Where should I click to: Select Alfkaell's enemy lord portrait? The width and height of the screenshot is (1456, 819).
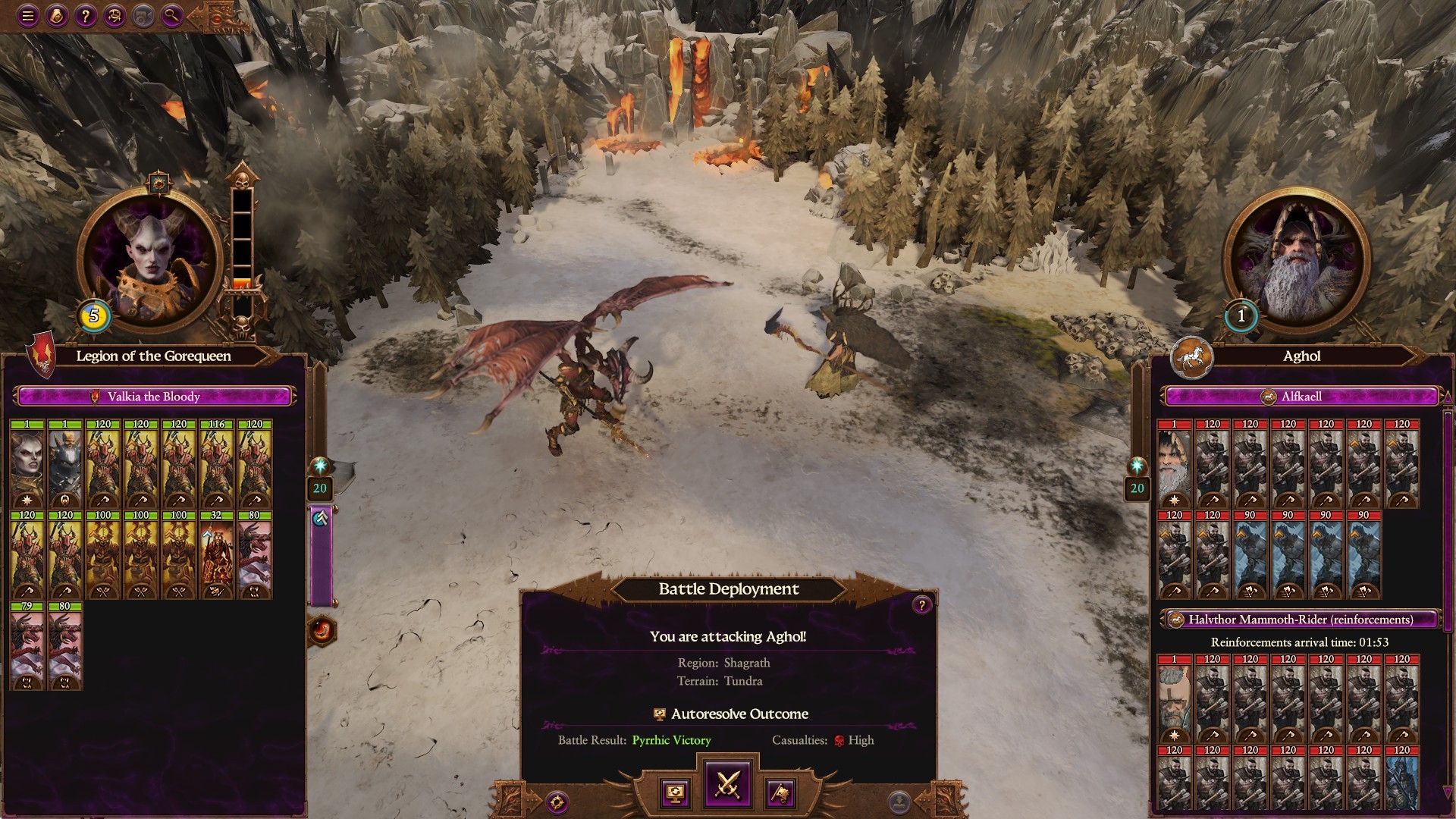[1295, 259]
